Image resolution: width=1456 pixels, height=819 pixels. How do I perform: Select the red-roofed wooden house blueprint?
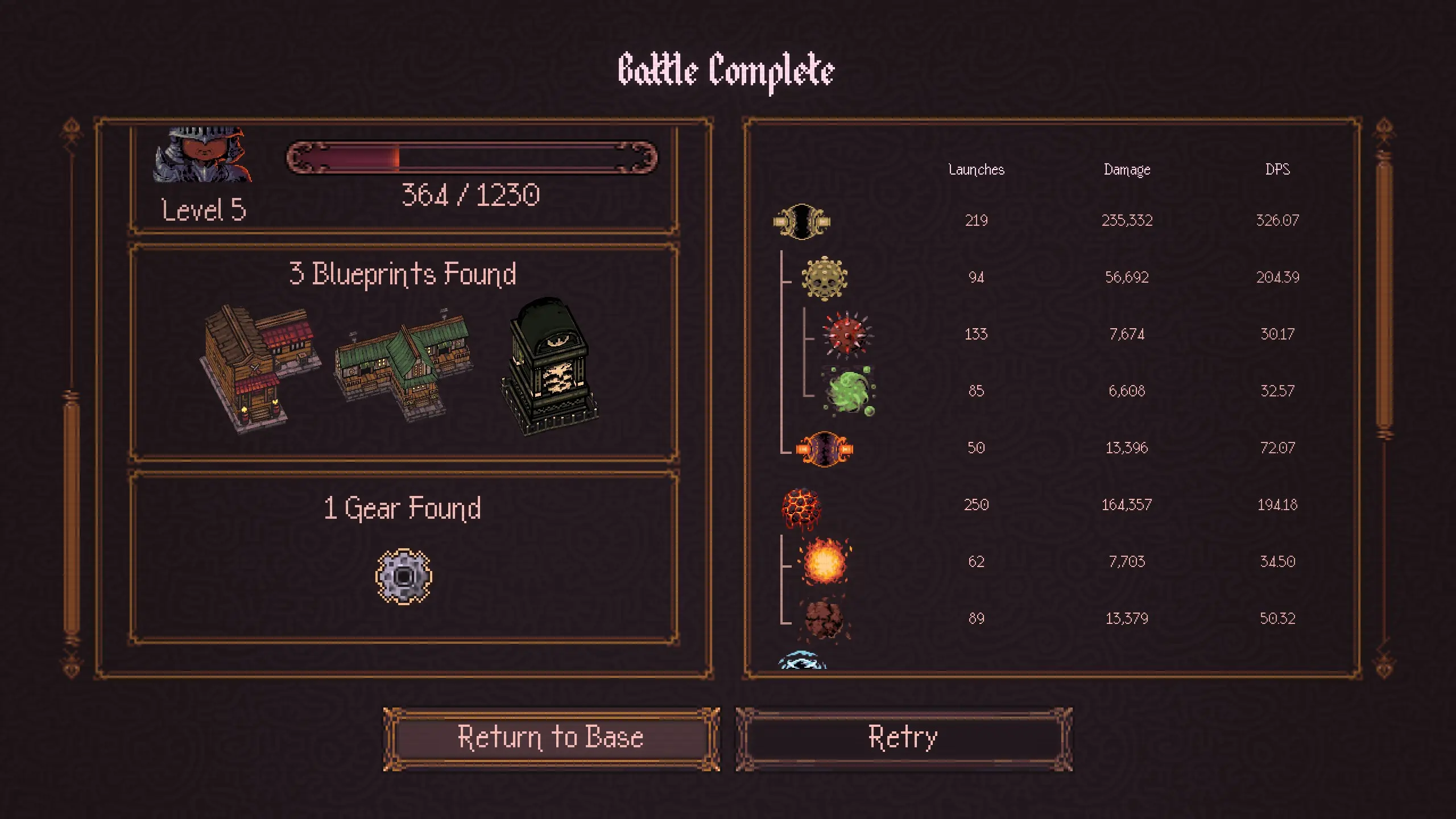pos(259,368)
